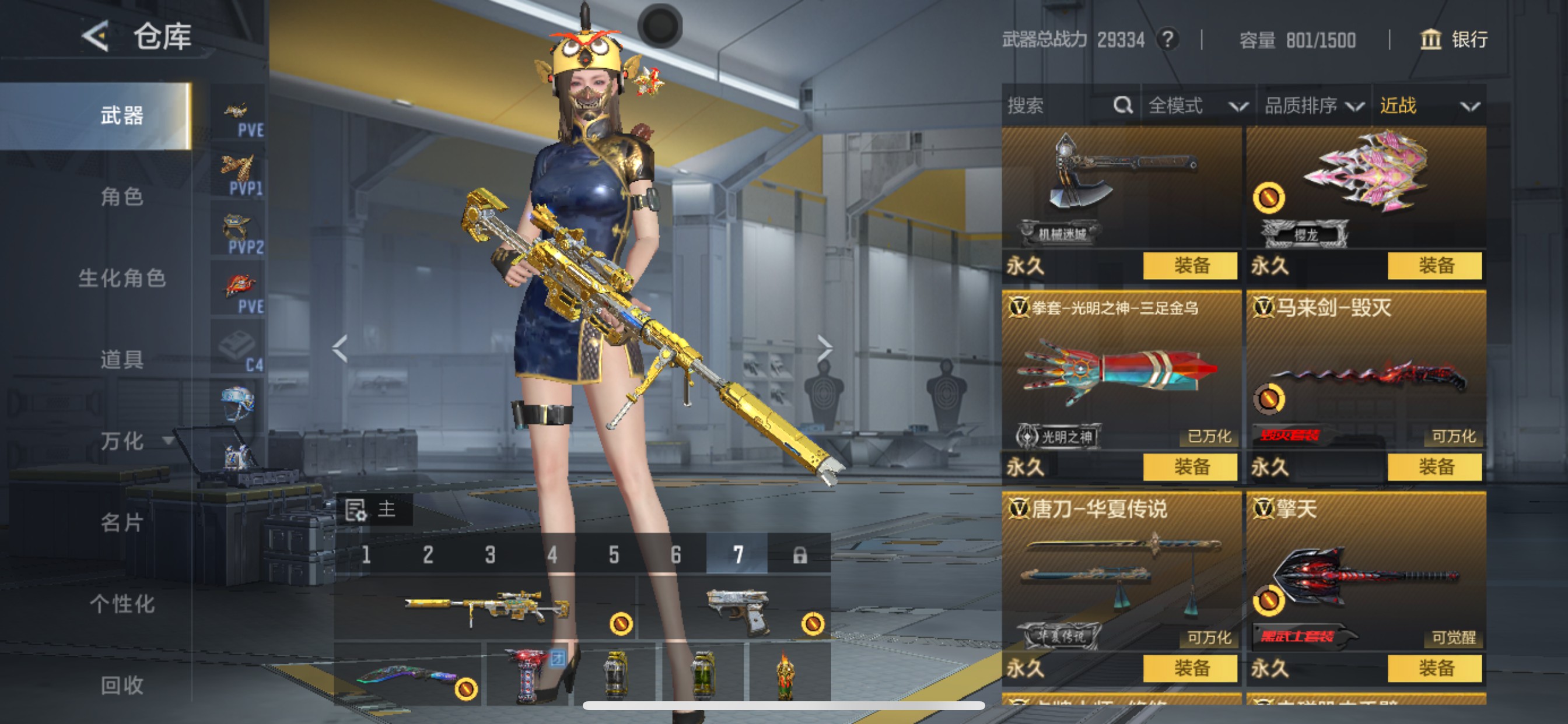Screen dimensions: 1568x724
Task: Click the question mark beside 武器总战力
Action: [x=1167, y=40]
